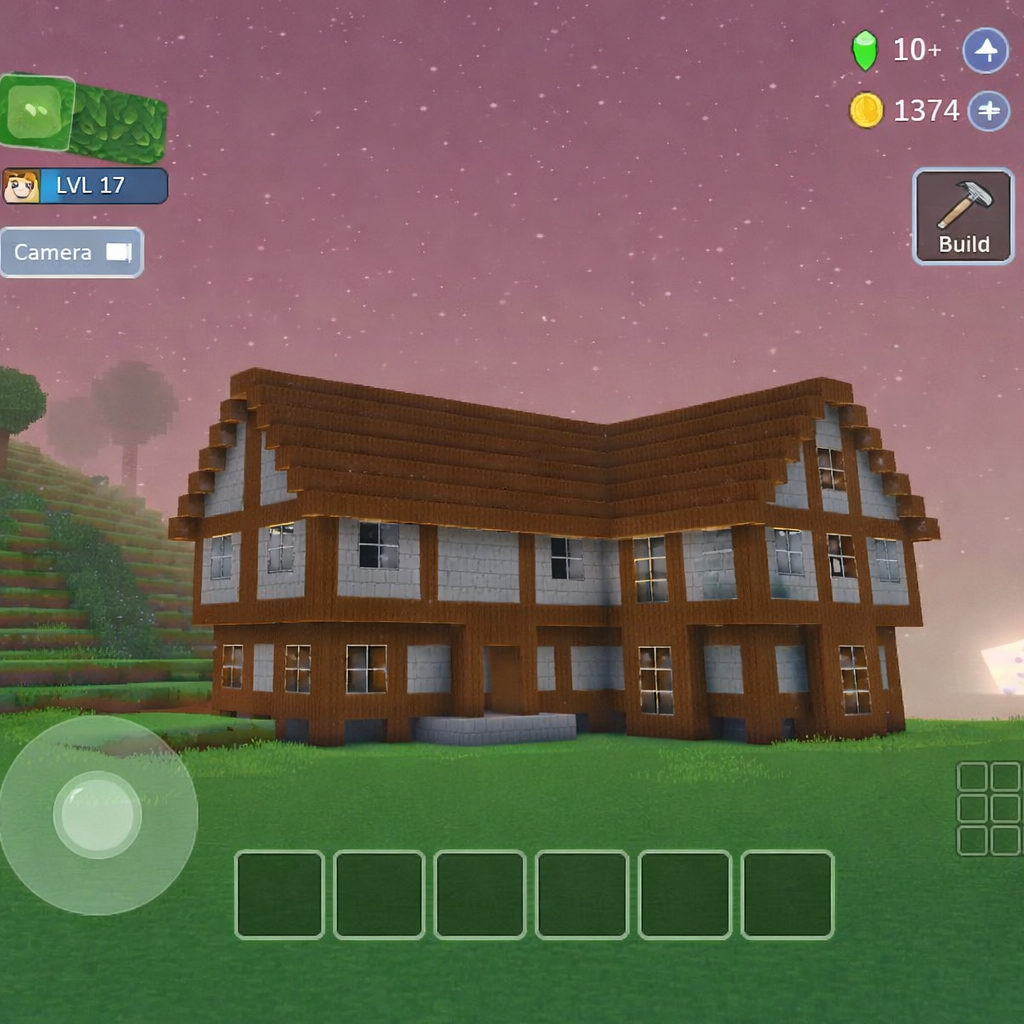Open the Build hammer menu
1024x1024 pixels.
[x=963, y=216]
